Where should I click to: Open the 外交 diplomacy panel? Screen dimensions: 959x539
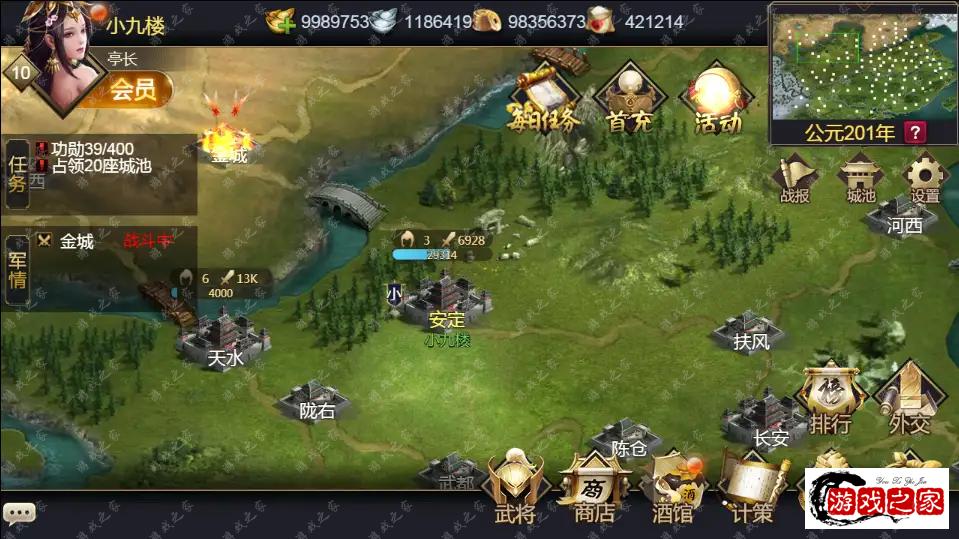click(x=910, y=400)
